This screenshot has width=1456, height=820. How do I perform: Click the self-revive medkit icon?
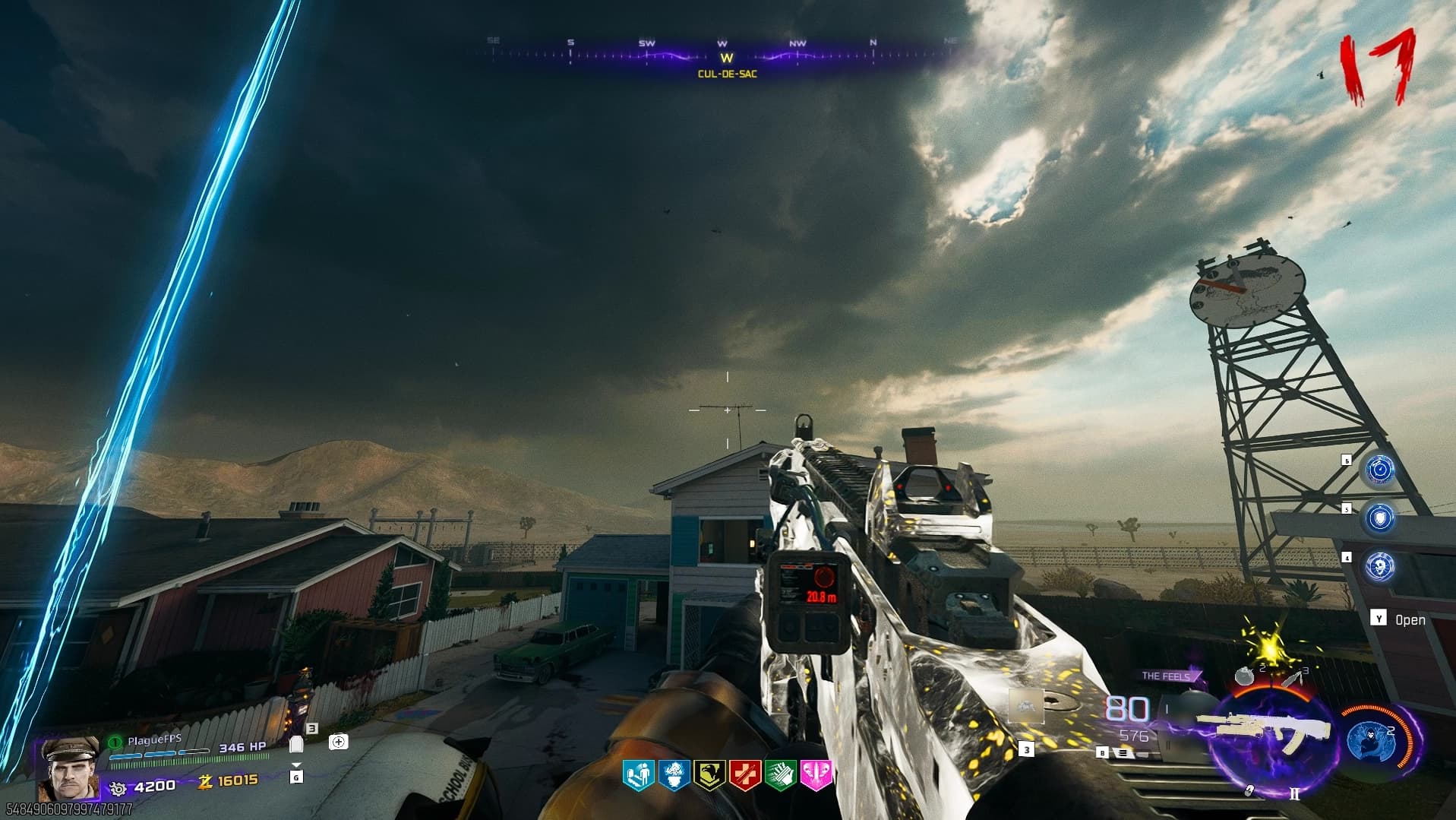coord(339,741)
